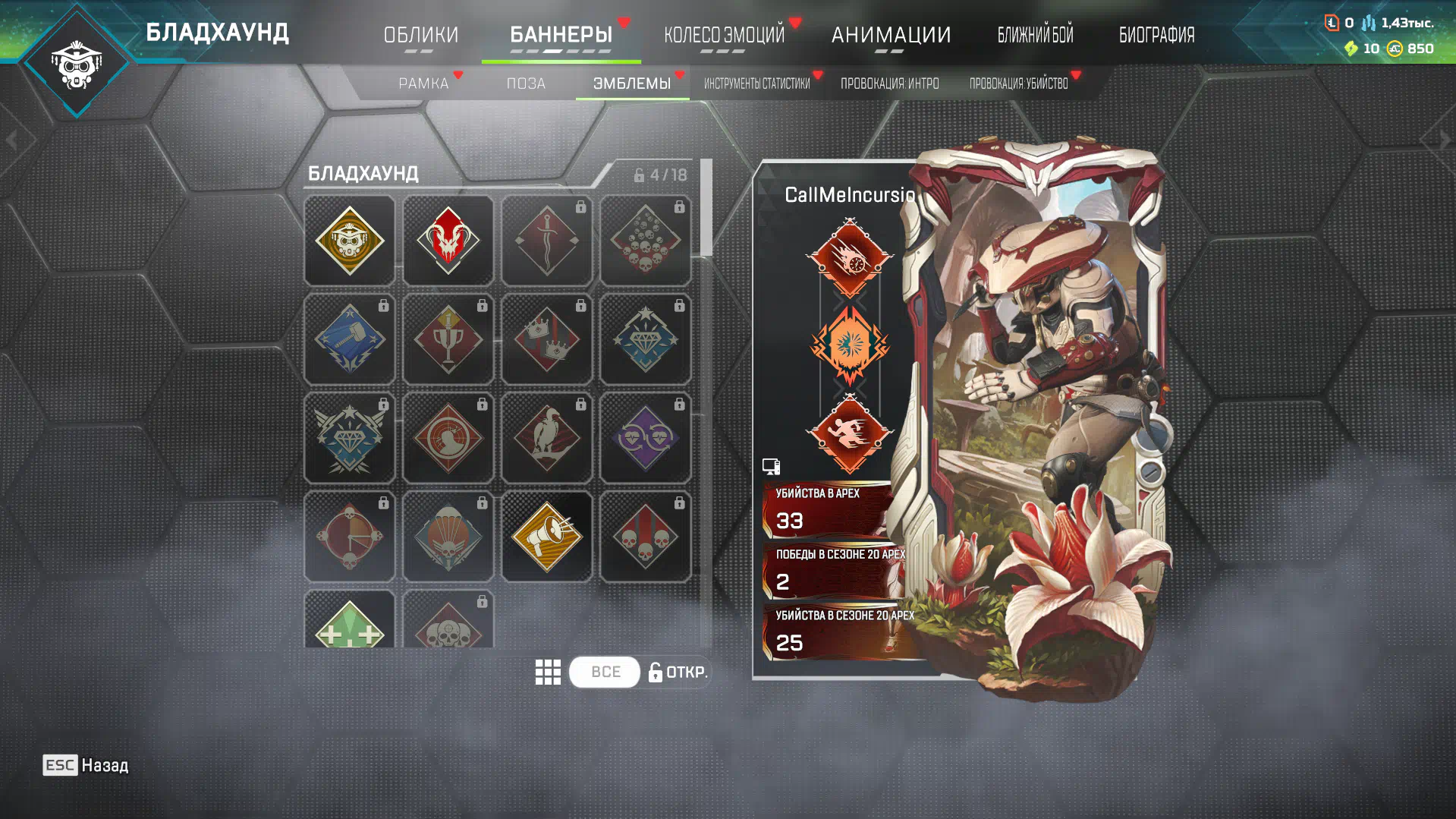1456x819 pixels.
Task: Open the КОЛЕСО ЭМОЦИЙ tab
Action: click(724, 35)
